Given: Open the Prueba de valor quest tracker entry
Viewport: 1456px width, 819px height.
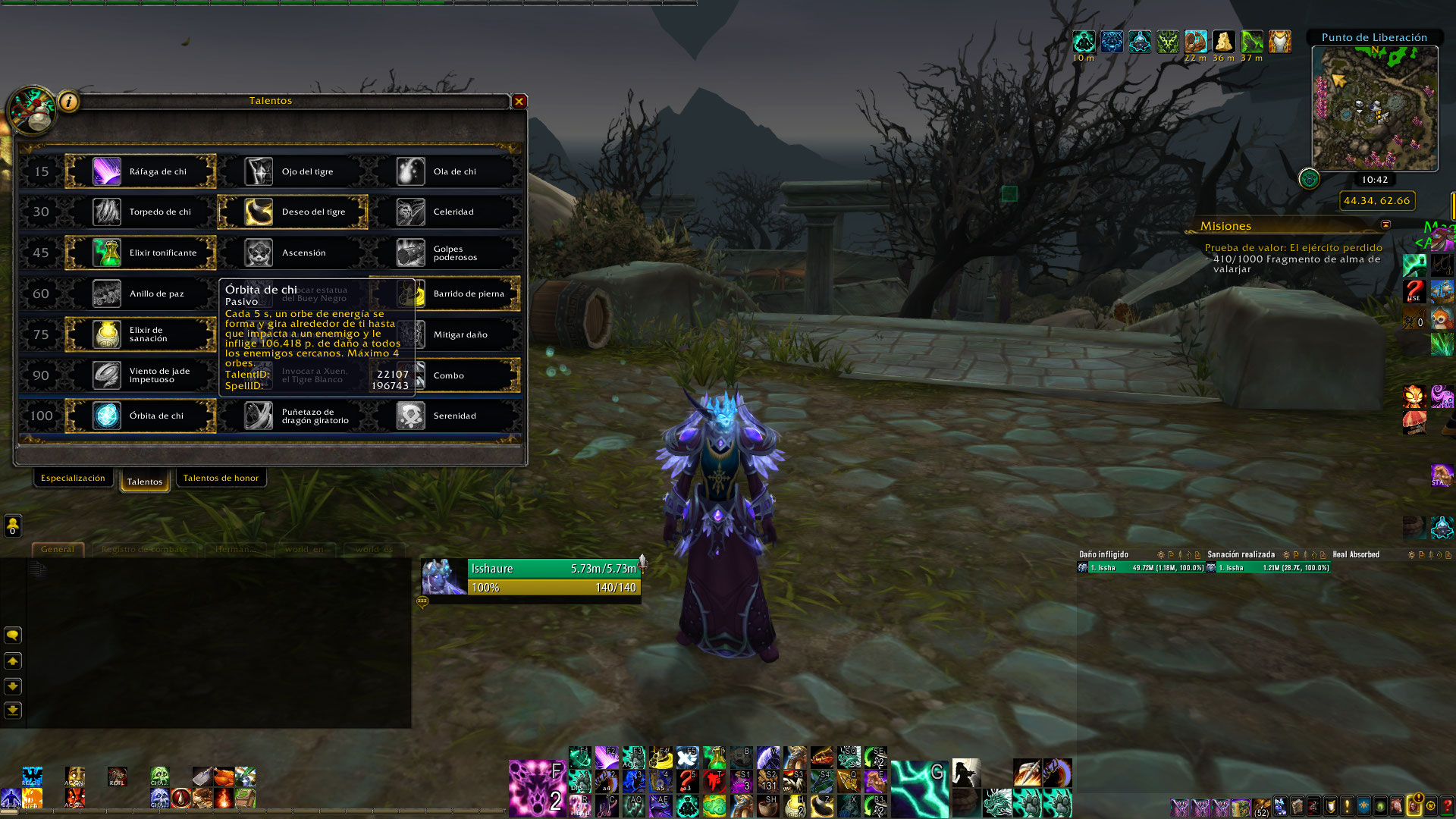Looking at the screenshot, I should click(x=1293, y=248).
